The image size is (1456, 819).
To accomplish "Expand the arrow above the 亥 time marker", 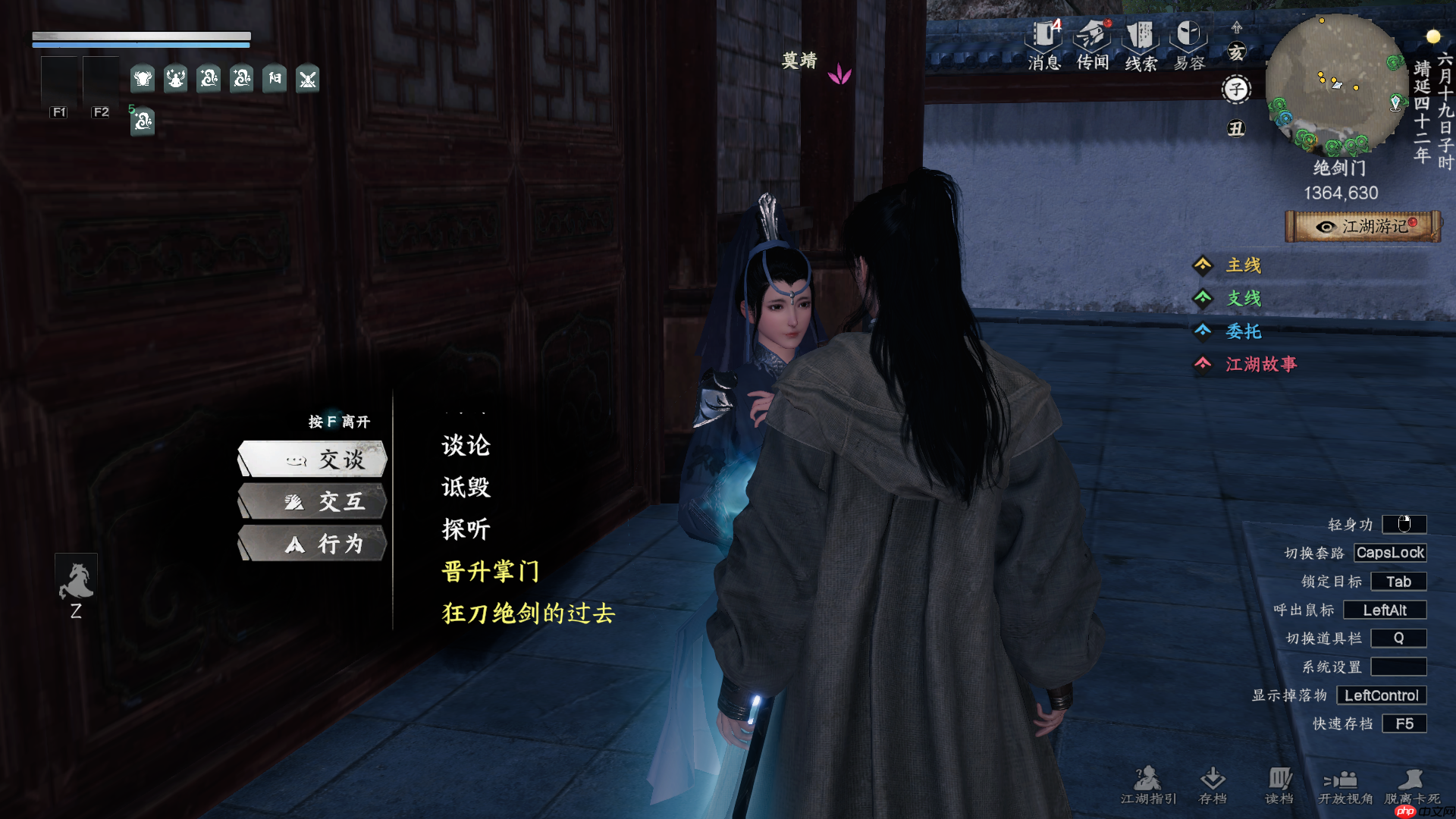I will click(x=1236, y=27).
